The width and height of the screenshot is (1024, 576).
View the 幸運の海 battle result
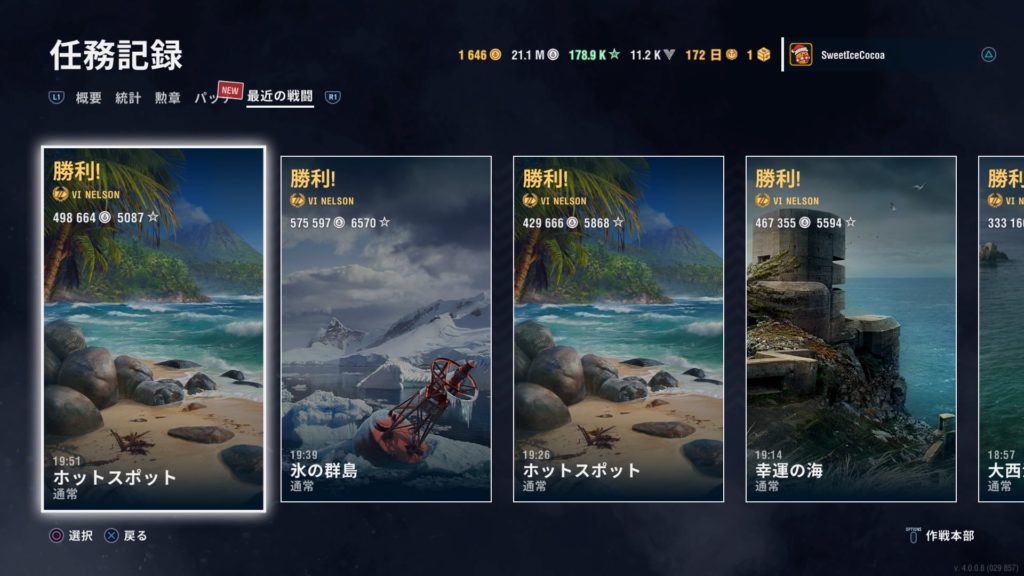851,329
